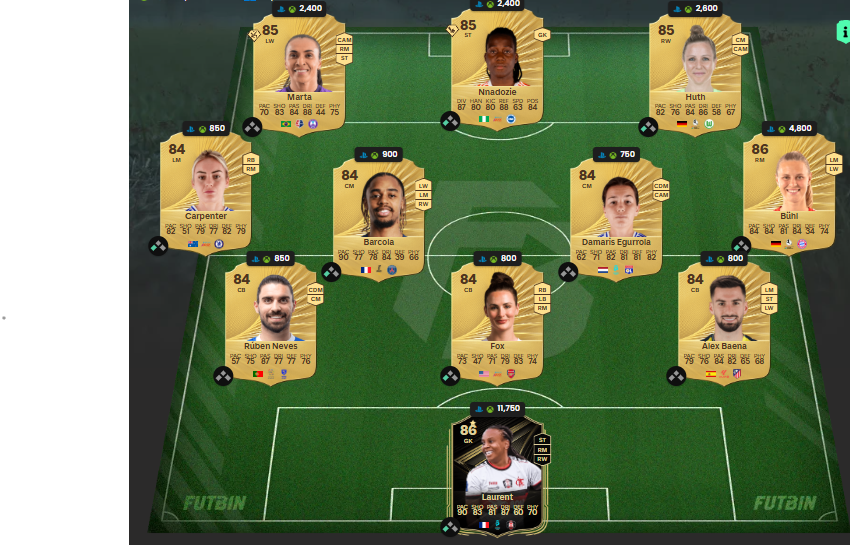Select the Huth right wing card

[x=695, y=70]
